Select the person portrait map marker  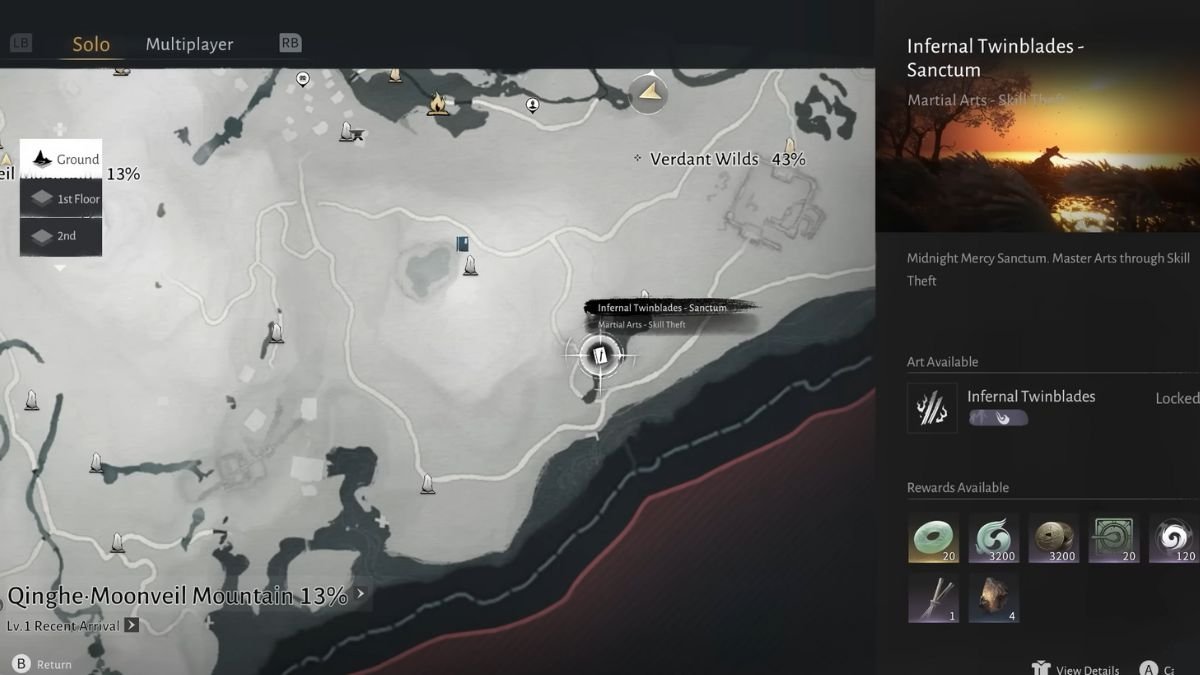click(x=533, y=104)
